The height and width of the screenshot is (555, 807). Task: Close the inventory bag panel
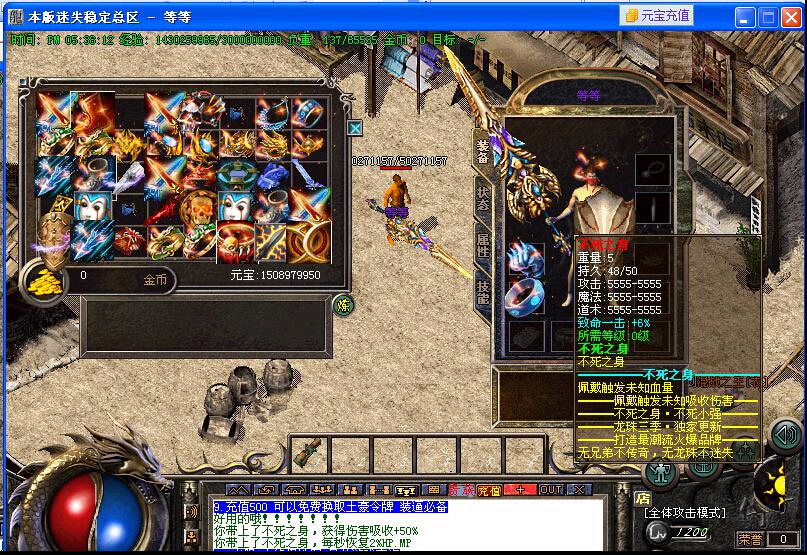click(354, 128)
